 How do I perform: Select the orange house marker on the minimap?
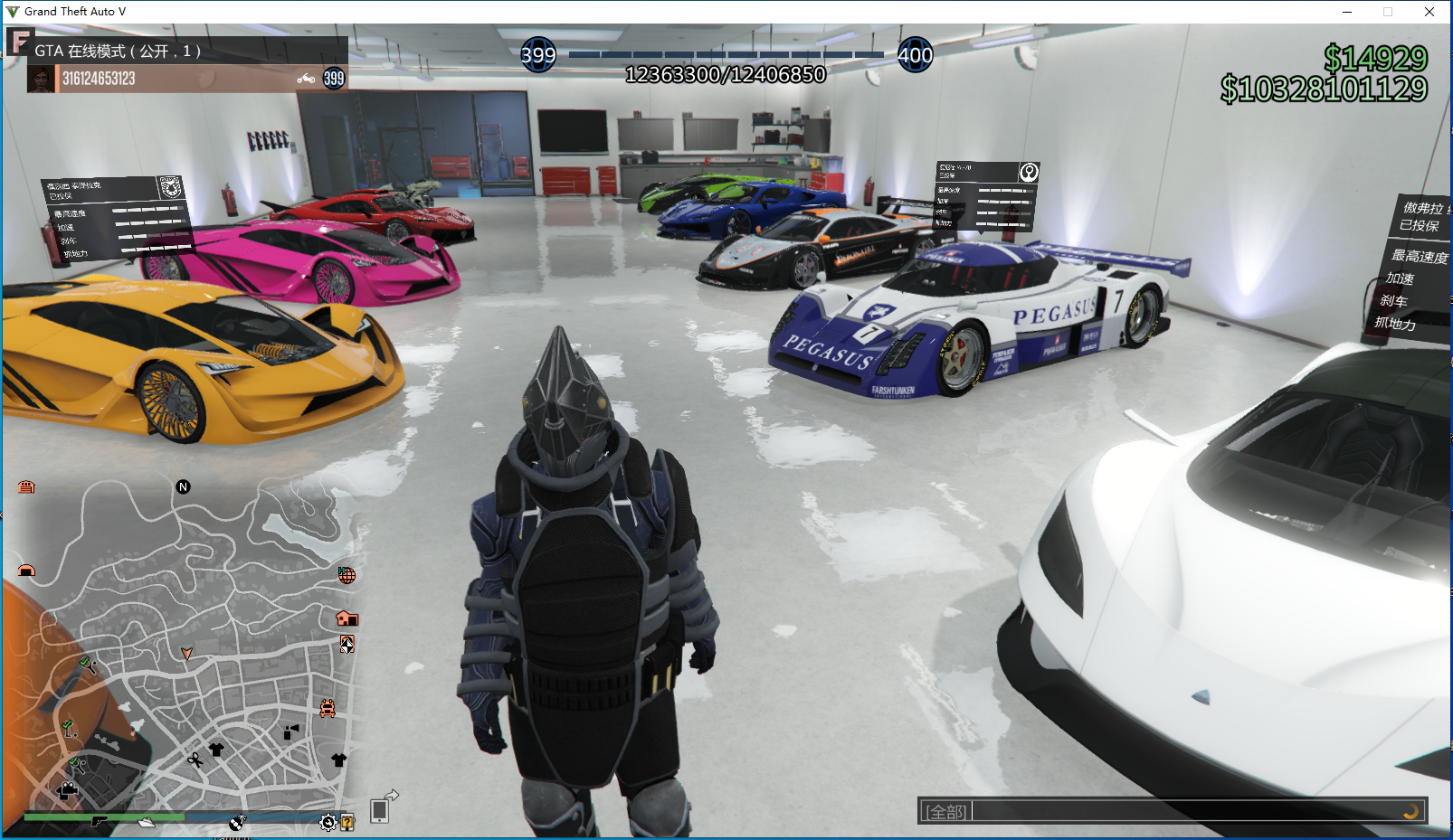(347, 618)
